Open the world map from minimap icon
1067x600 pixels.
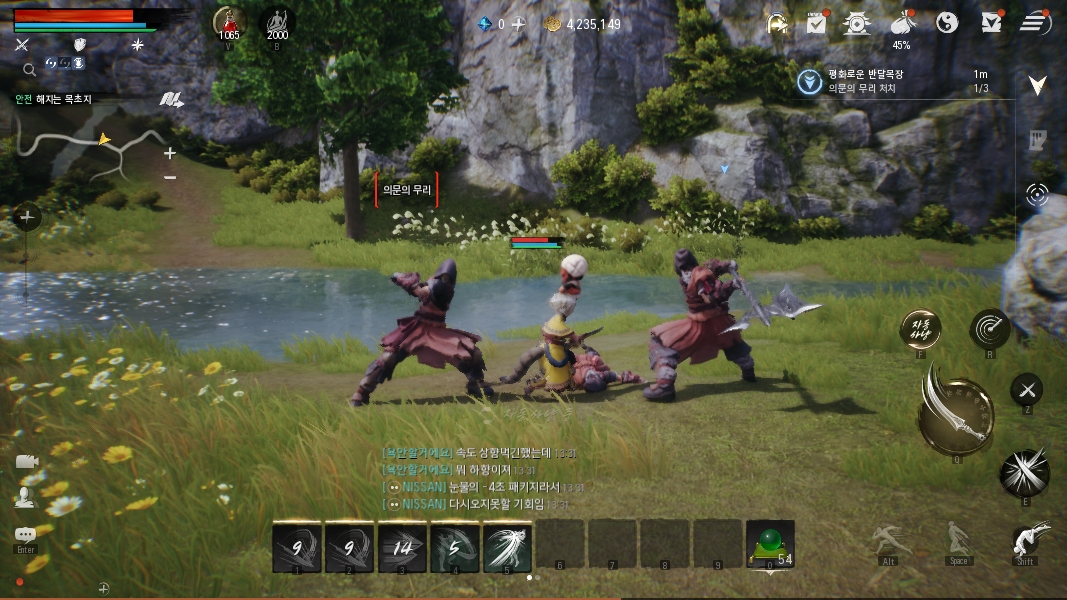[172, 99]
